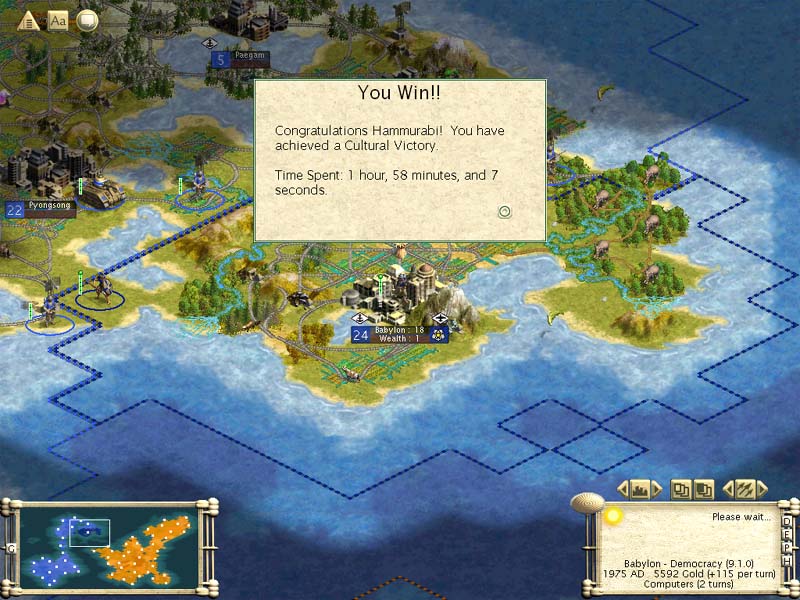800x600 pixels.
Task: Open the city skyline button
Action: (x=641, y=489)
